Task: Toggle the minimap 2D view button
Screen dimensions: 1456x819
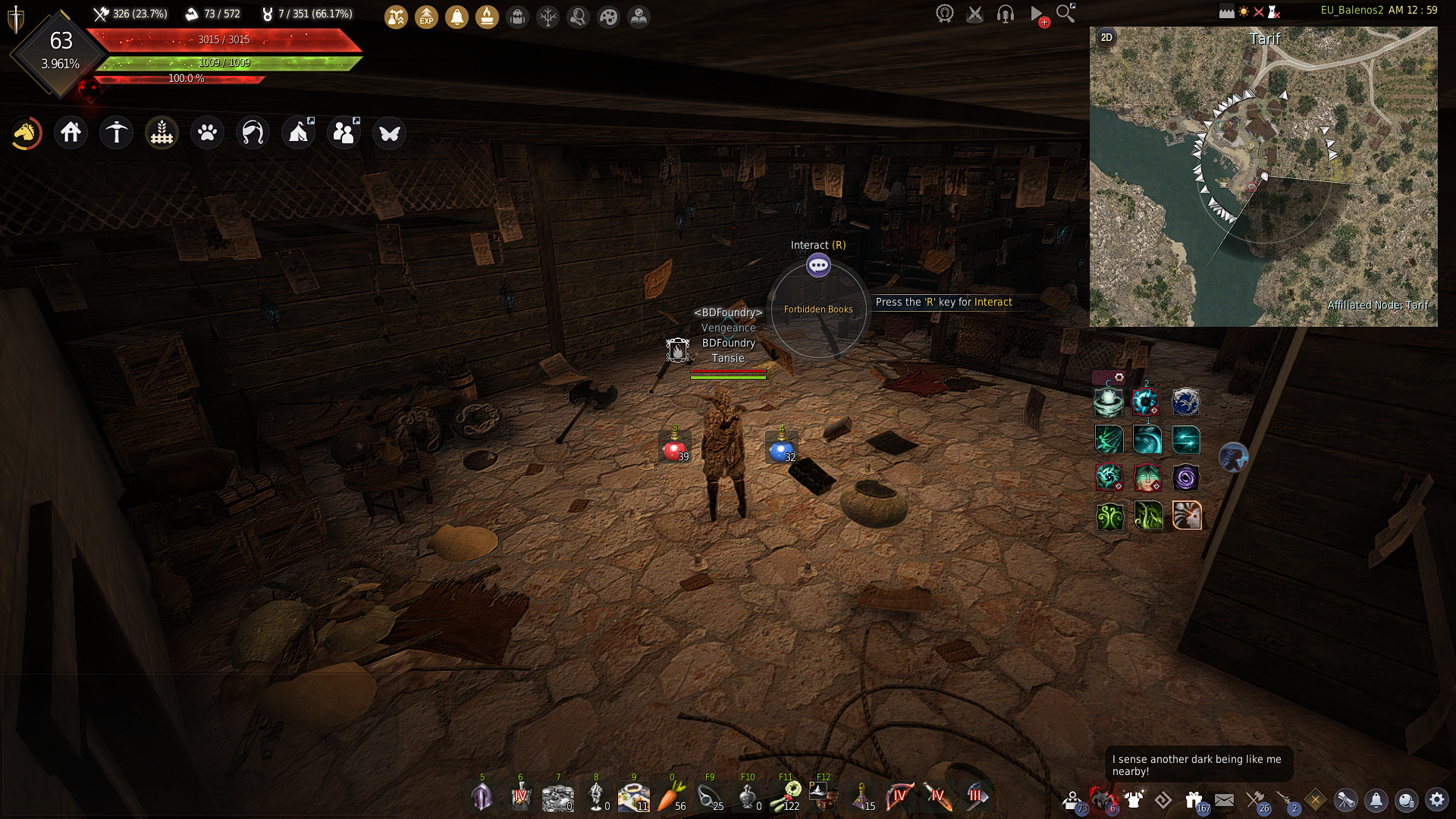Action: 1106,38
